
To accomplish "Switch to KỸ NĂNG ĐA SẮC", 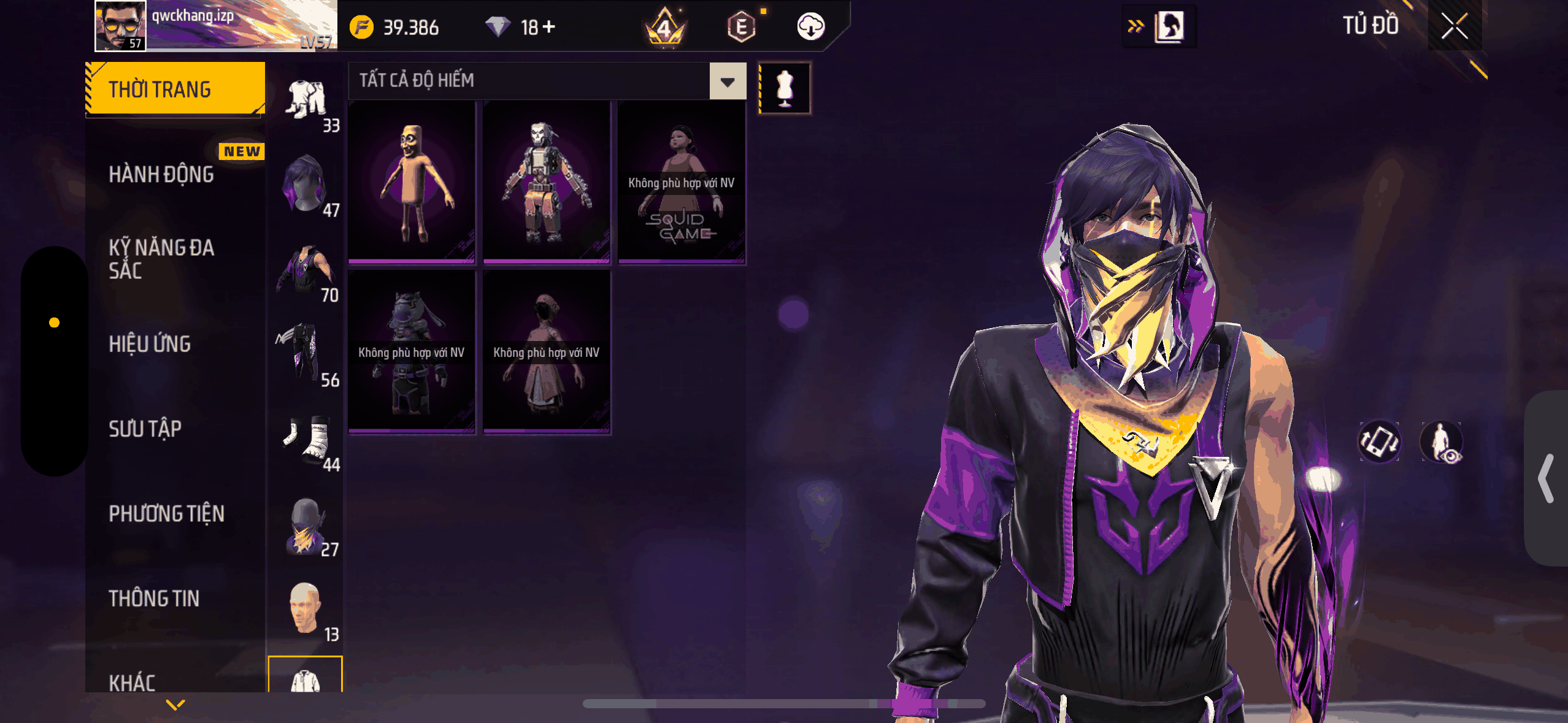I will coord(161,259).
